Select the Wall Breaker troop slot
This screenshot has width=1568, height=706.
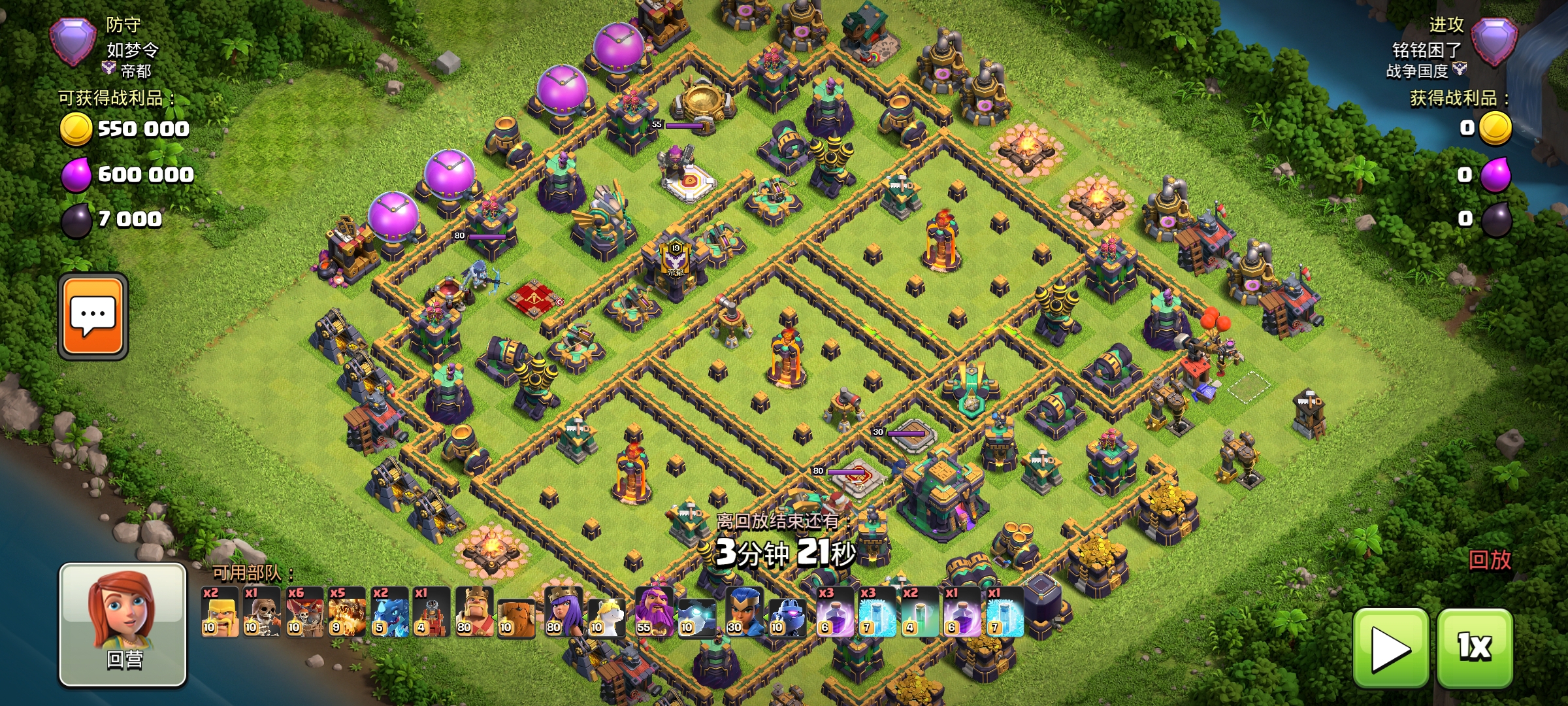coord(261,612)
